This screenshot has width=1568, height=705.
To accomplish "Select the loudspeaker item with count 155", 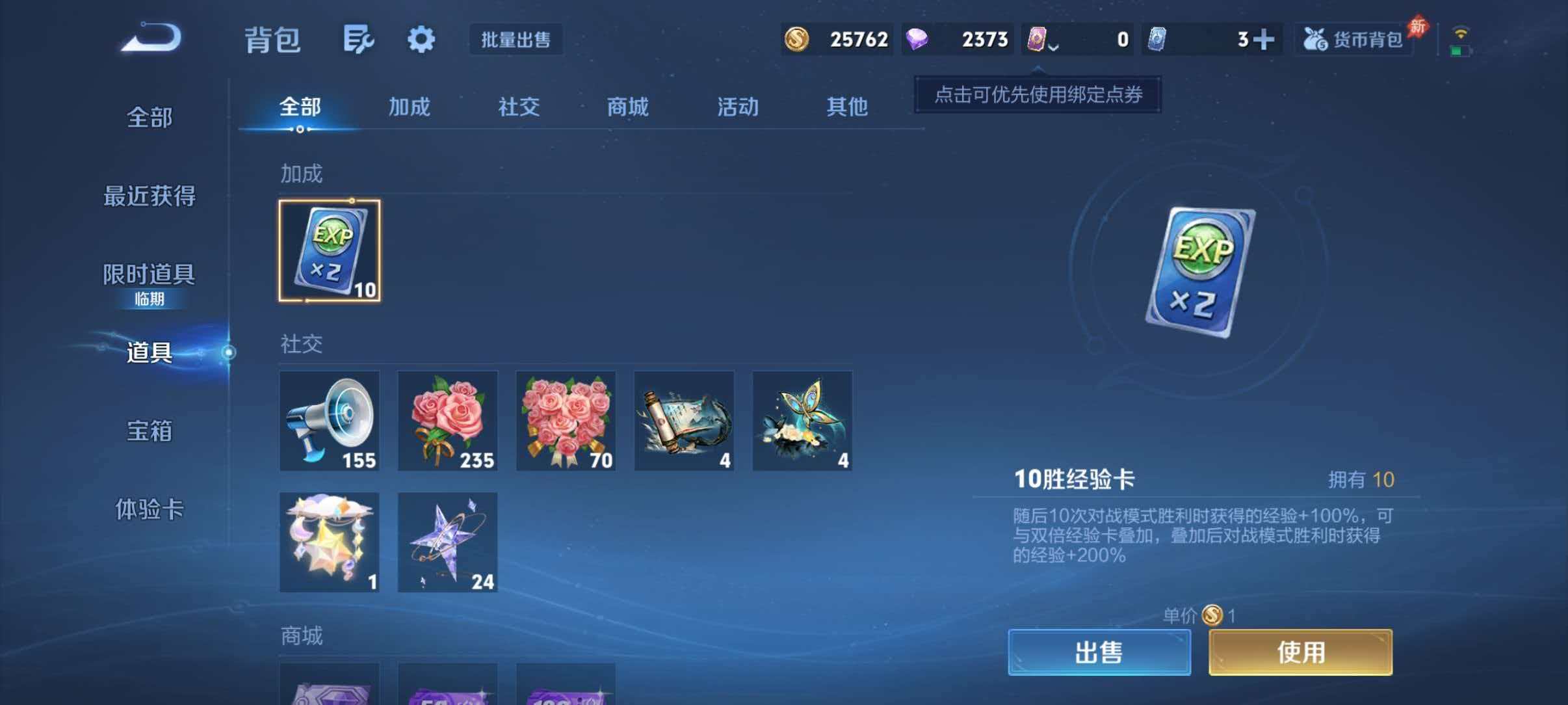I will click(329, 421).
